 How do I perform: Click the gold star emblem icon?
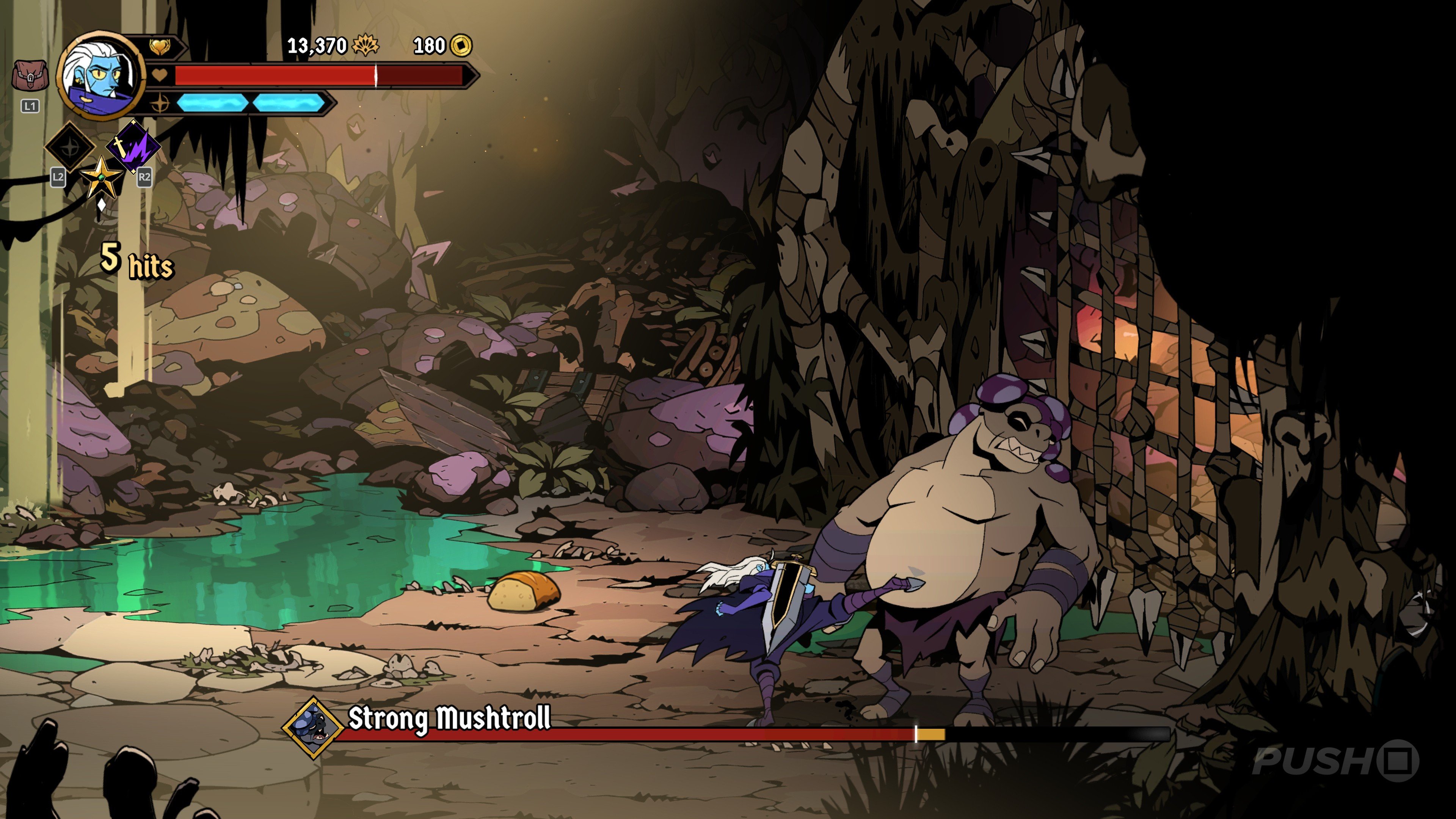click(x=101, y=177)
